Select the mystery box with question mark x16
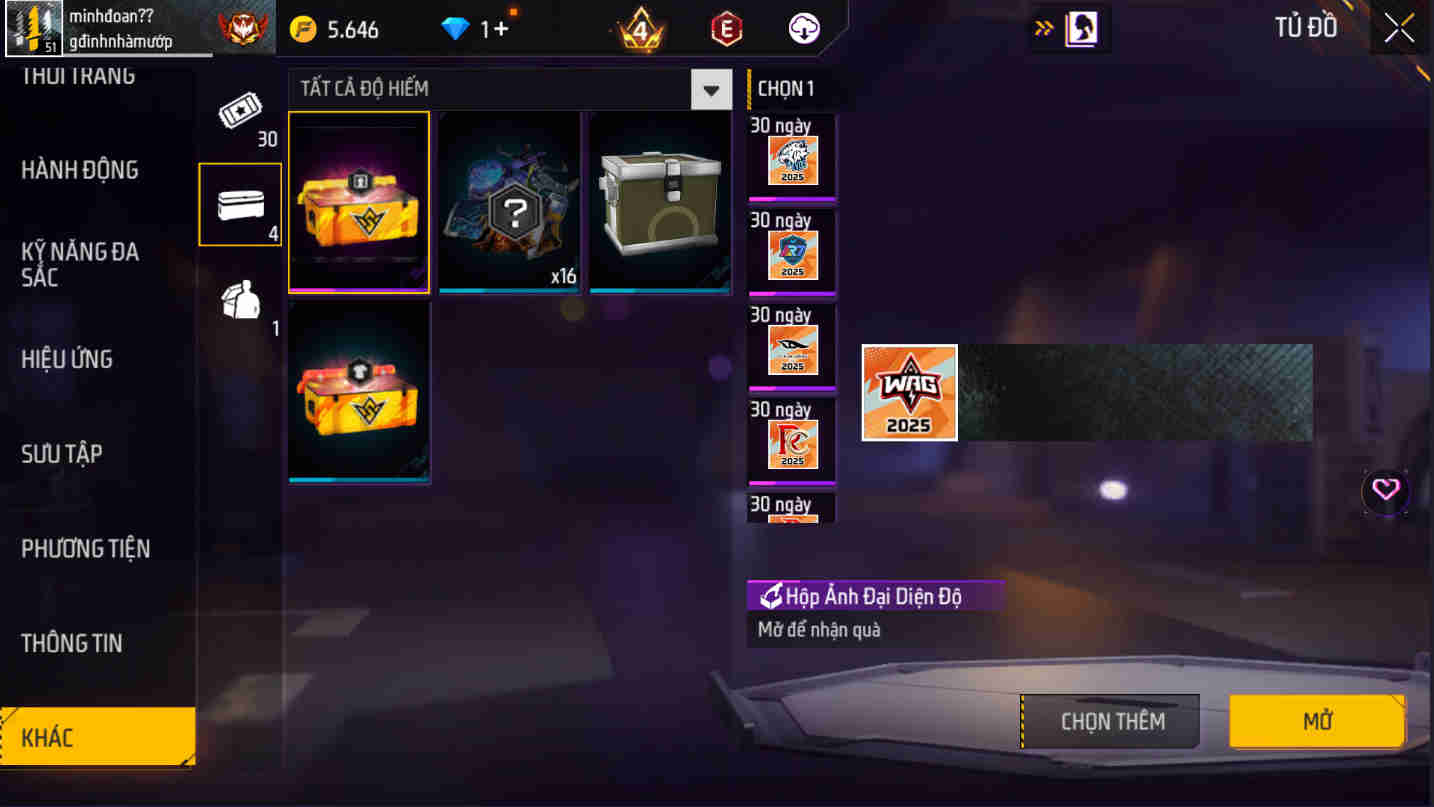The width and height of the screenshot is (1434, 807). (x=509, y=202)
